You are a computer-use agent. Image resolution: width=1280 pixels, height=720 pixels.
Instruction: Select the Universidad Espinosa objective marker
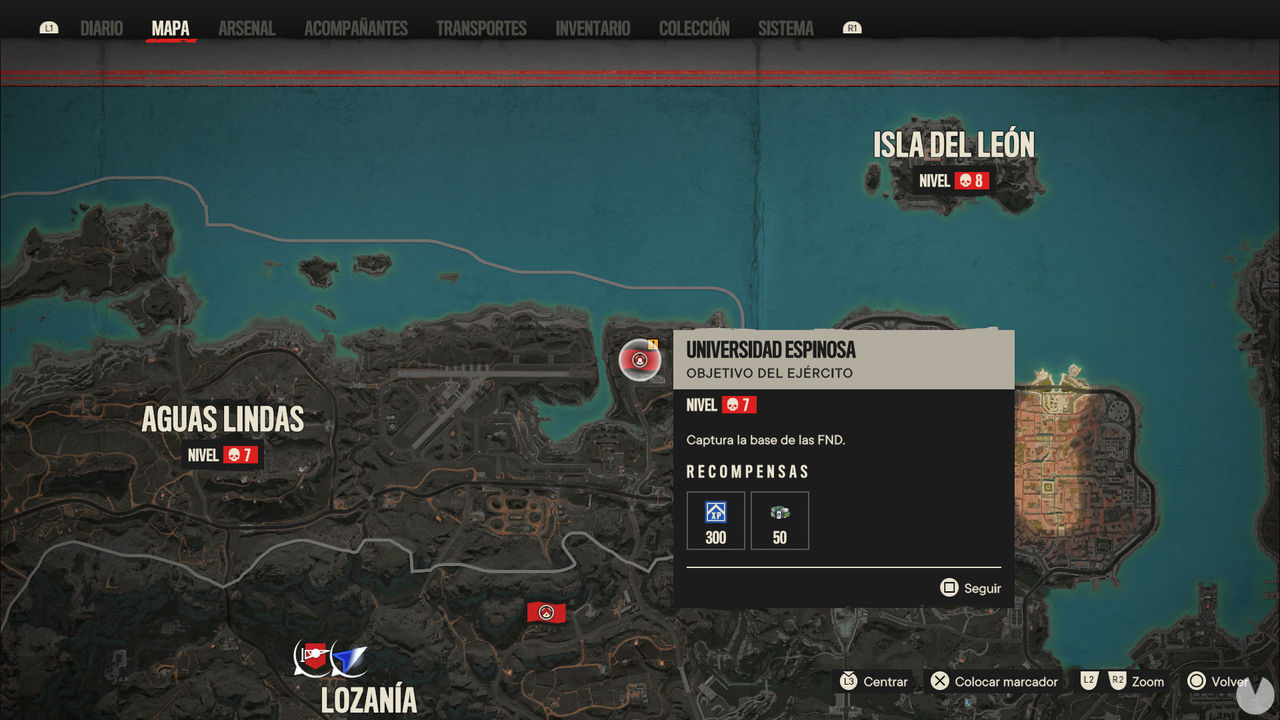640,360
